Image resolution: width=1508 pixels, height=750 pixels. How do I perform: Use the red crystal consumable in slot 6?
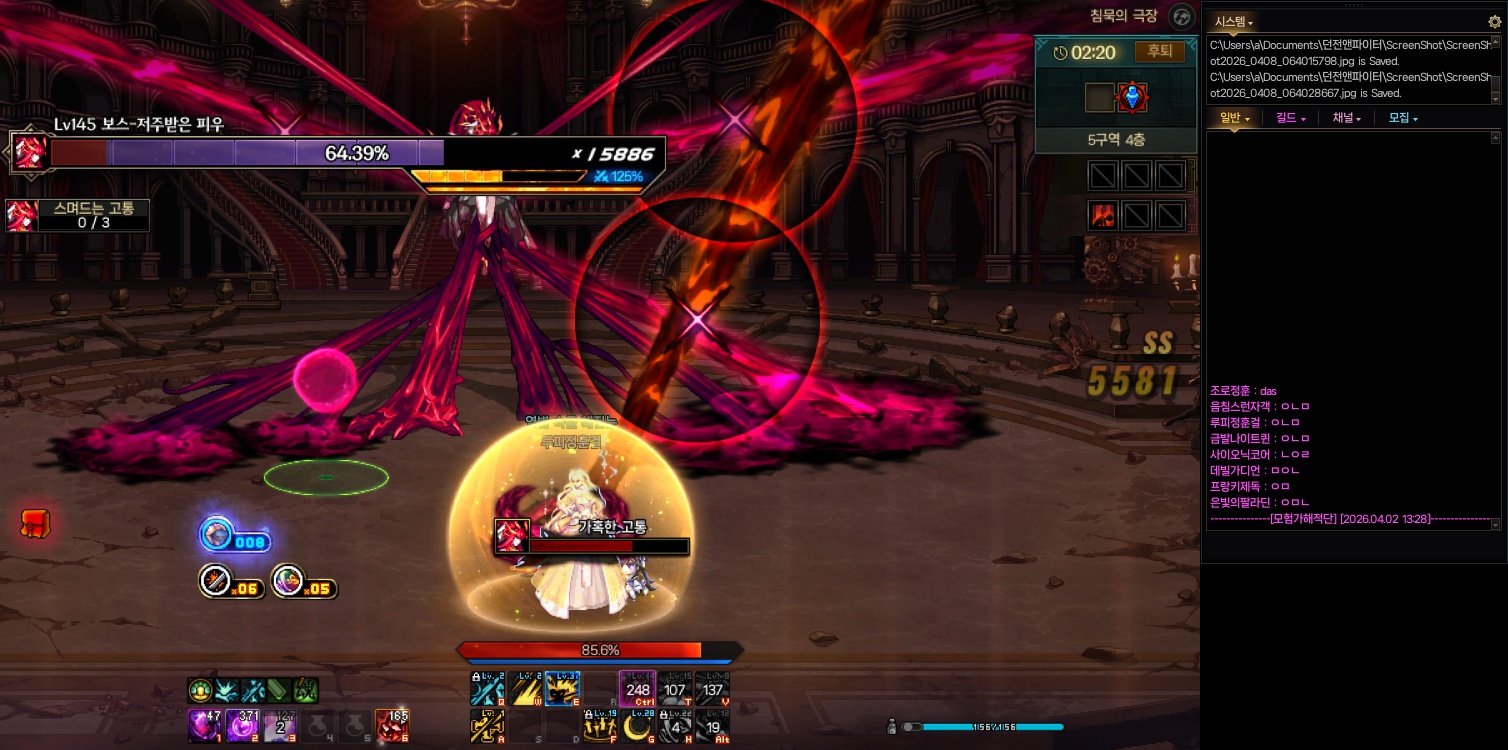pos(390,725)
